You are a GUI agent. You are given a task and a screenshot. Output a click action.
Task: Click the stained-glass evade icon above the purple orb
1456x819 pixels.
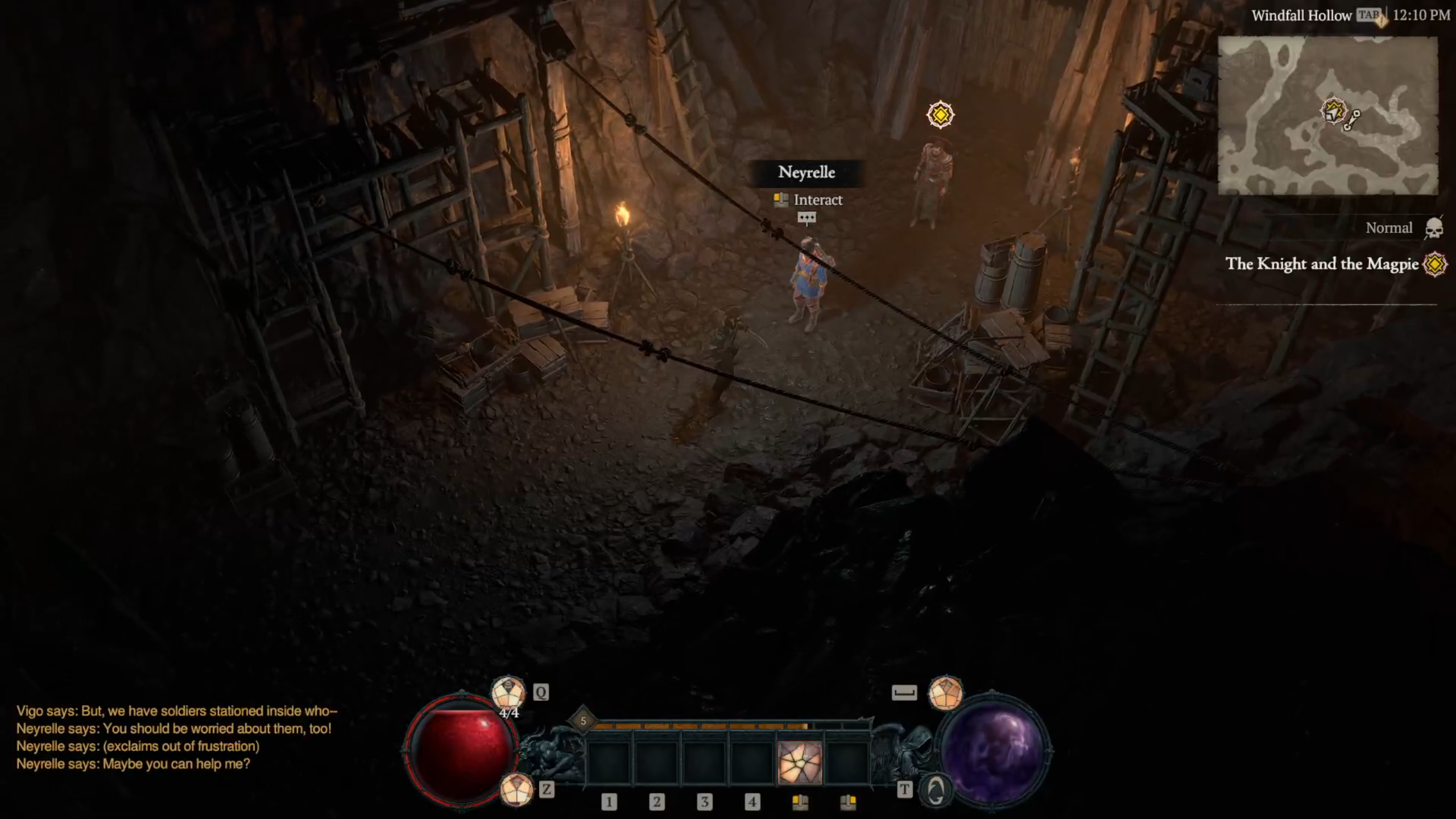945,693
